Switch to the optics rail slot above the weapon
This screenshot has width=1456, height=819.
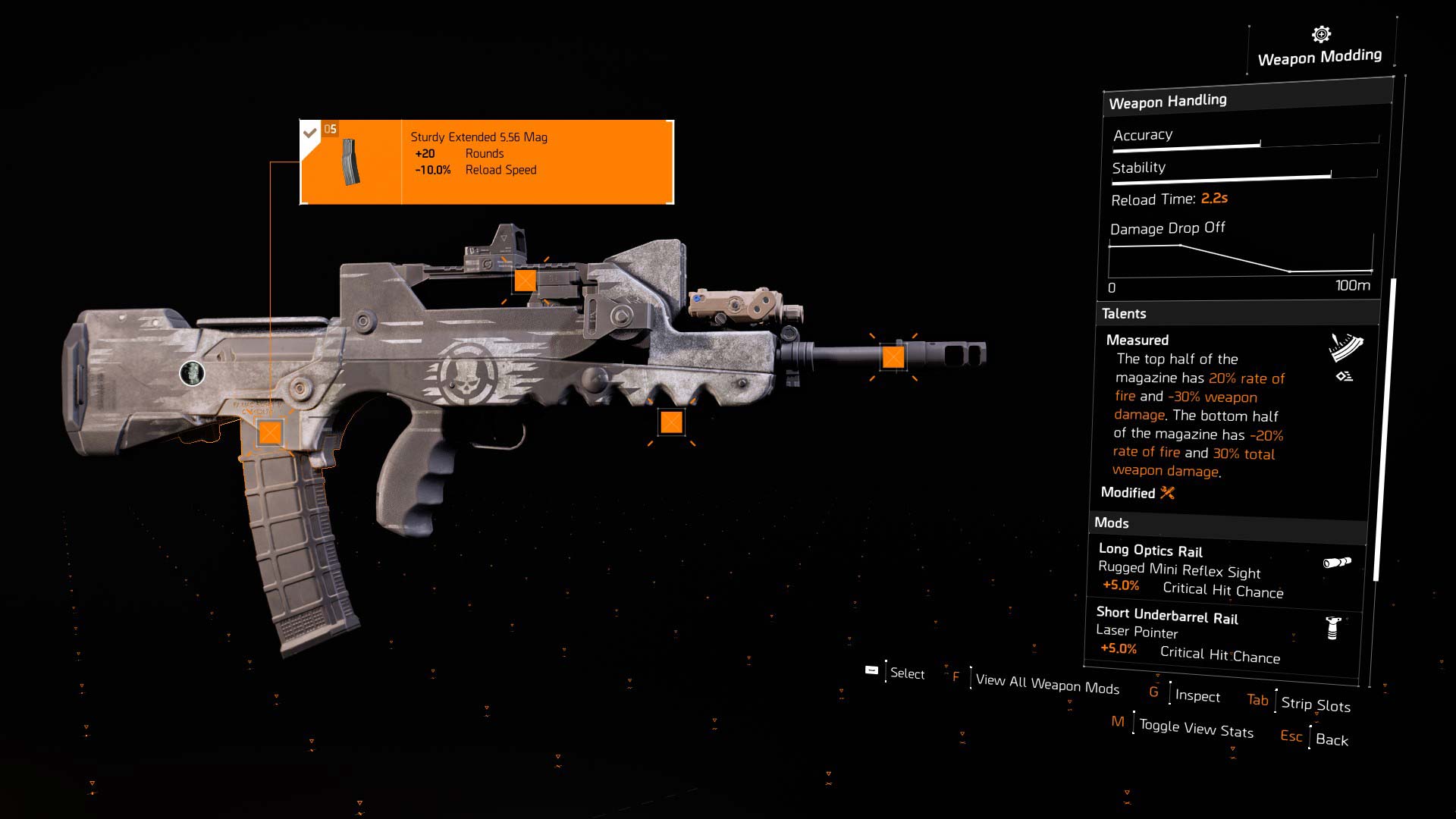tap(524, 281)
